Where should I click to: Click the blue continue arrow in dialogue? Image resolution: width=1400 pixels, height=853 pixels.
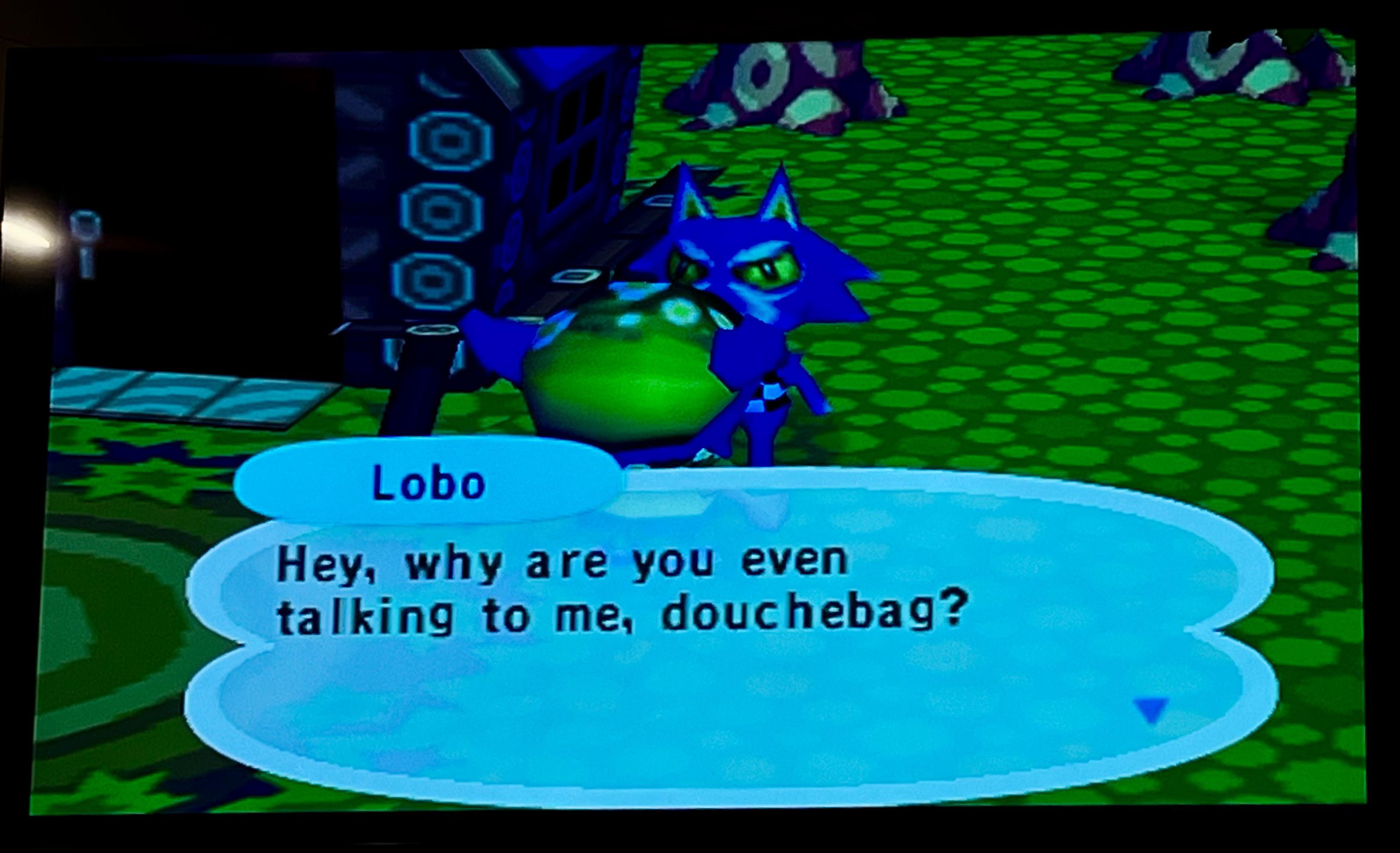1151,710
